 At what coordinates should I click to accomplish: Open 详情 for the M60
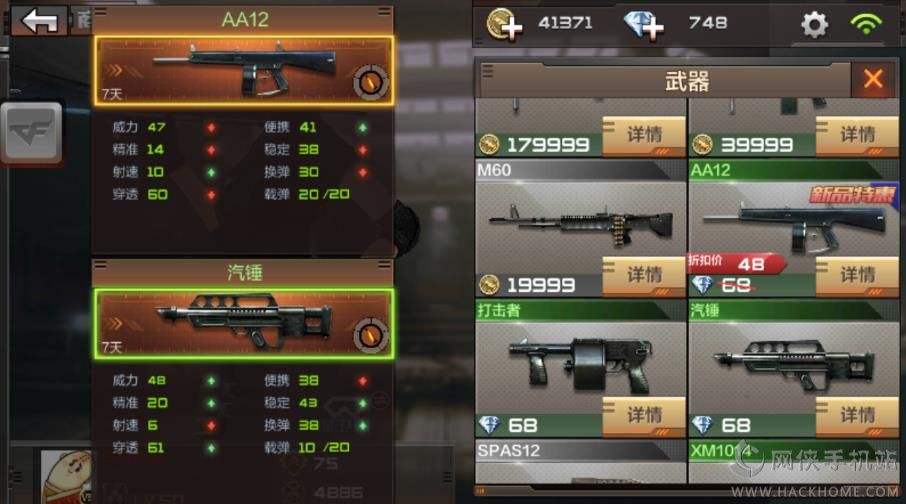pyautogui.click(x=644, y=275)
